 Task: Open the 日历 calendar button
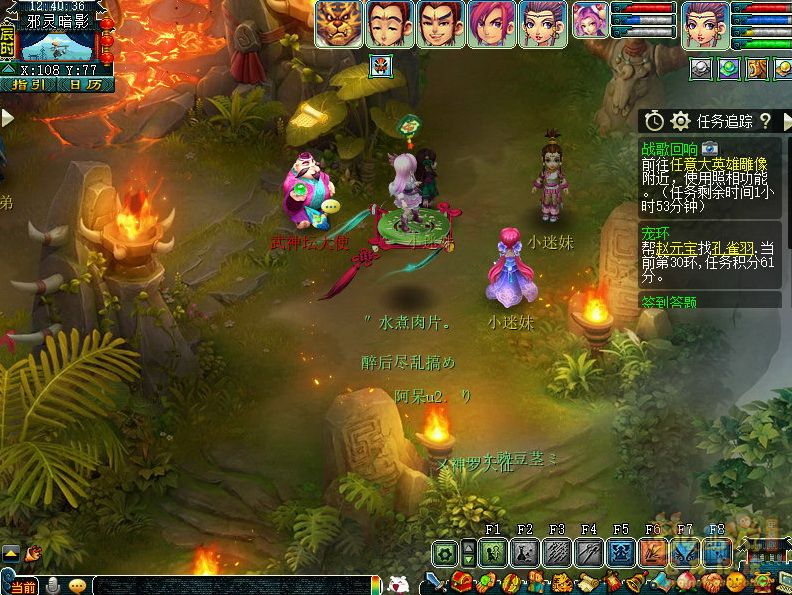(85, 85)
